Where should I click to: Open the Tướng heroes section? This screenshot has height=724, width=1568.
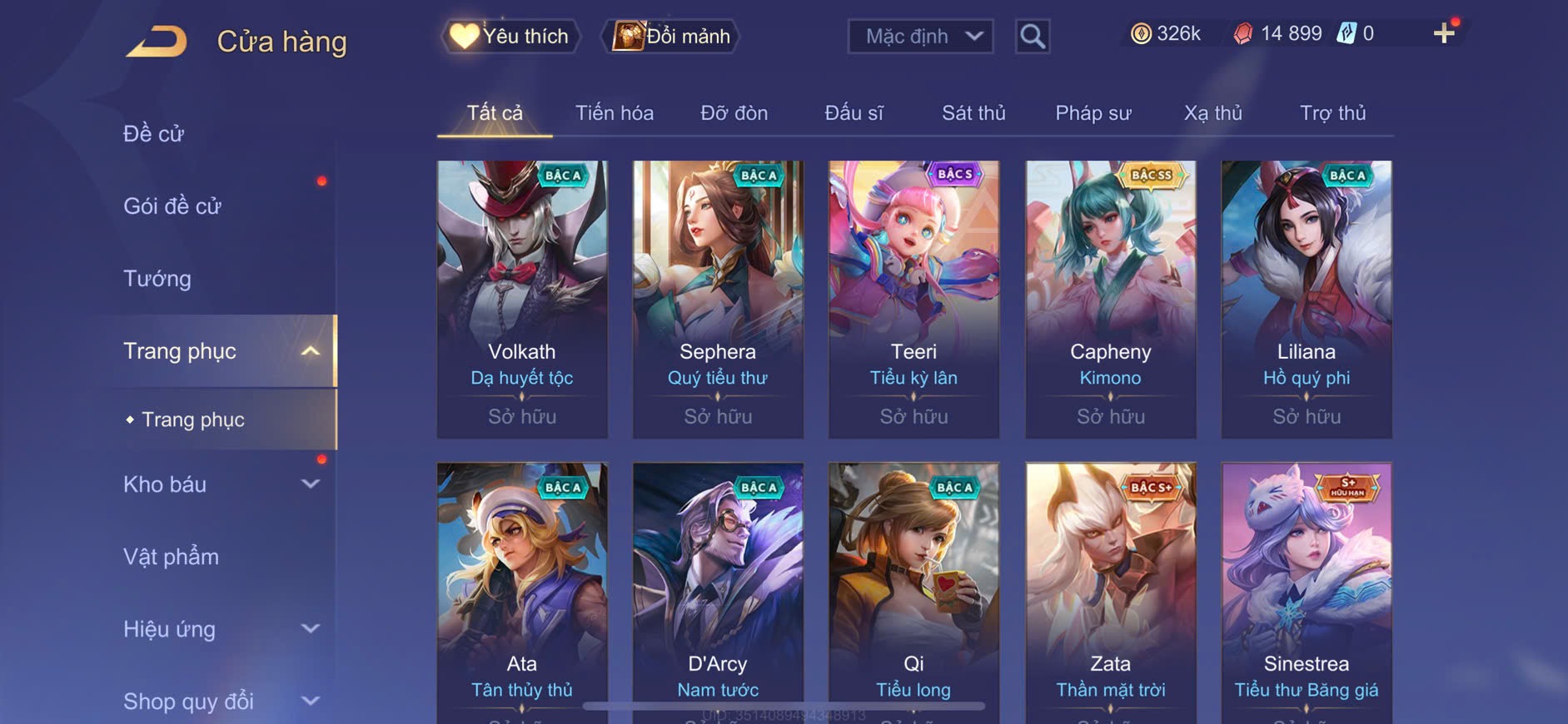tap(157, 278)
